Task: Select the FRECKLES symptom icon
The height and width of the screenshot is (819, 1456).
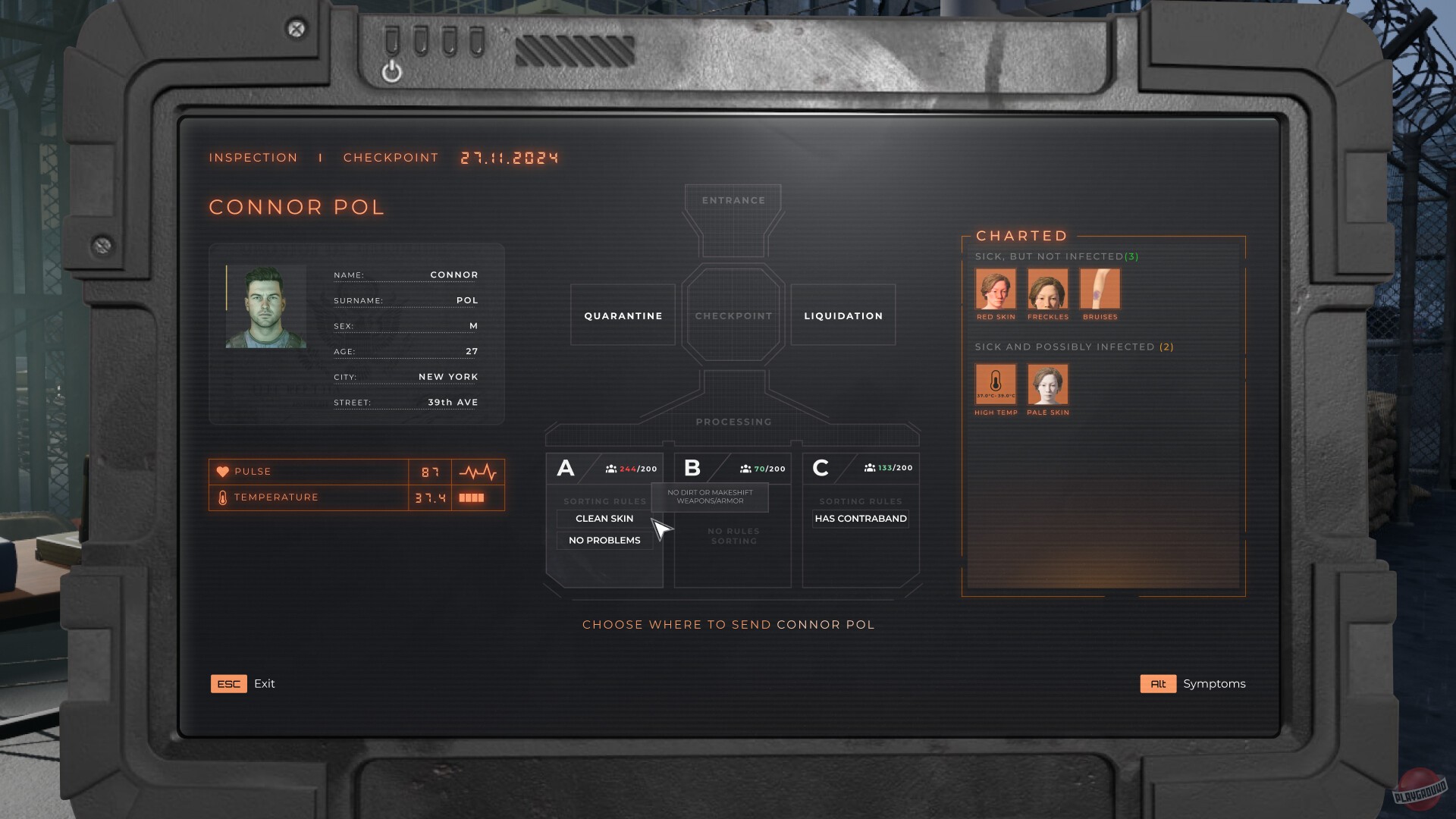Action: click(1048, 290)
